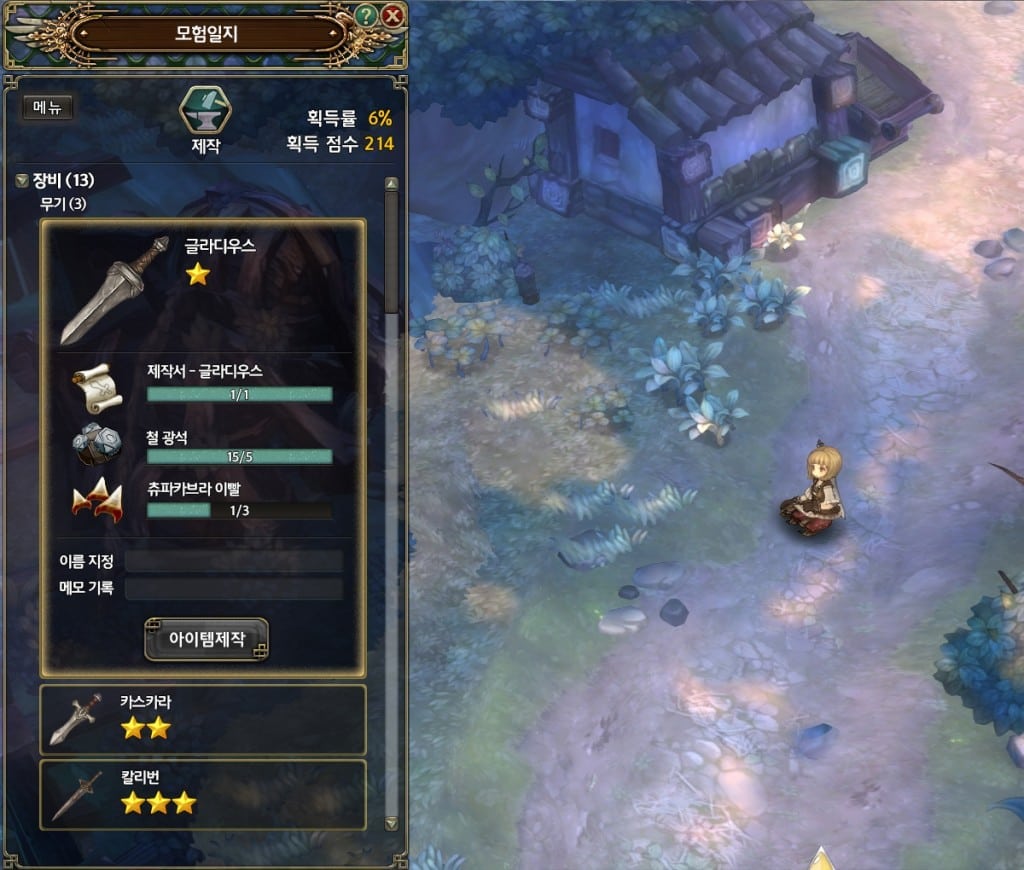The image size is (1024, 870).
Task: Click the list scrollbar's down arrow
Action: (391, 823)
